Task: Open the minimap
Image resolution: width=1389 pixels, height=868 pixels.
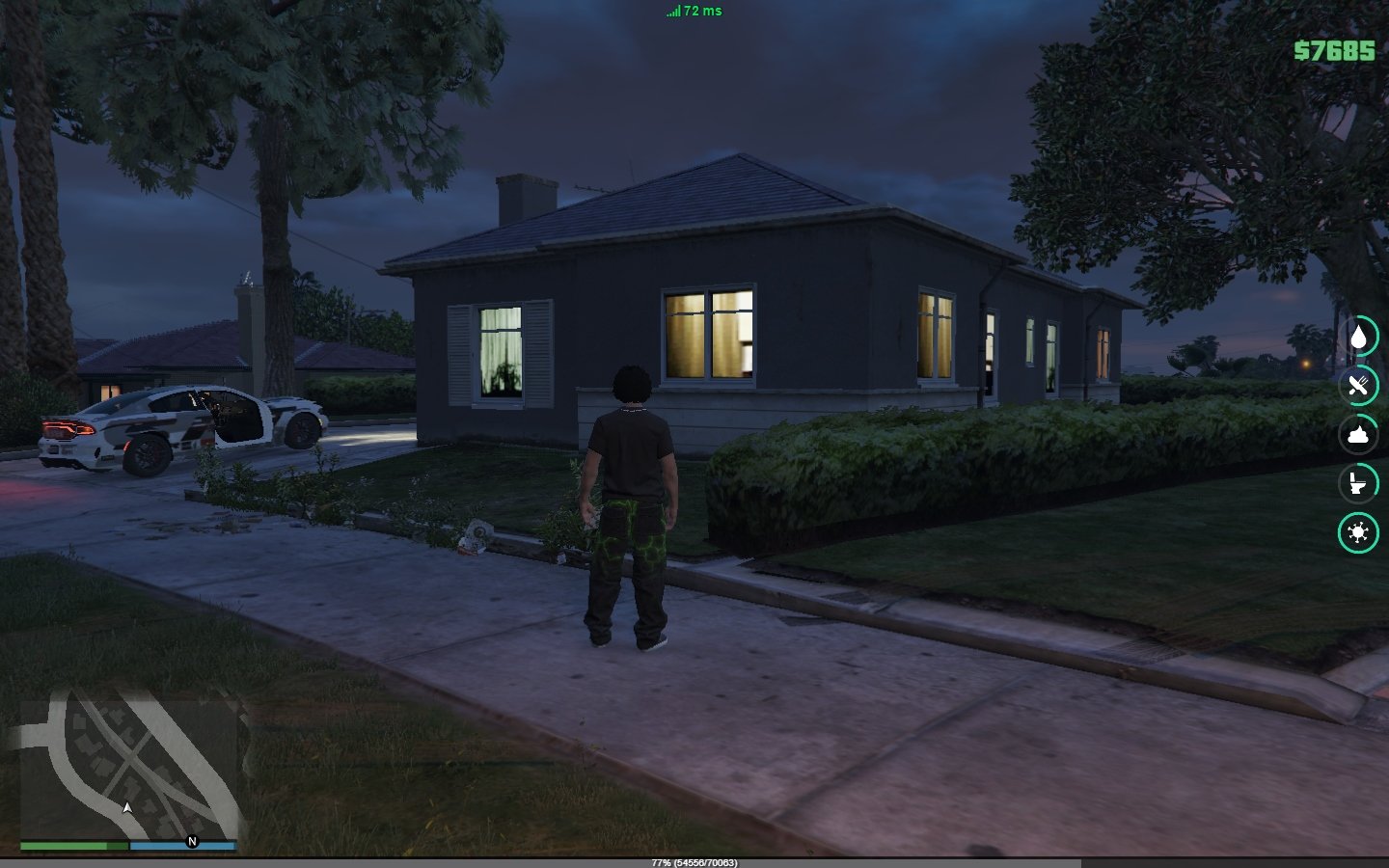Action: point(128,768)
